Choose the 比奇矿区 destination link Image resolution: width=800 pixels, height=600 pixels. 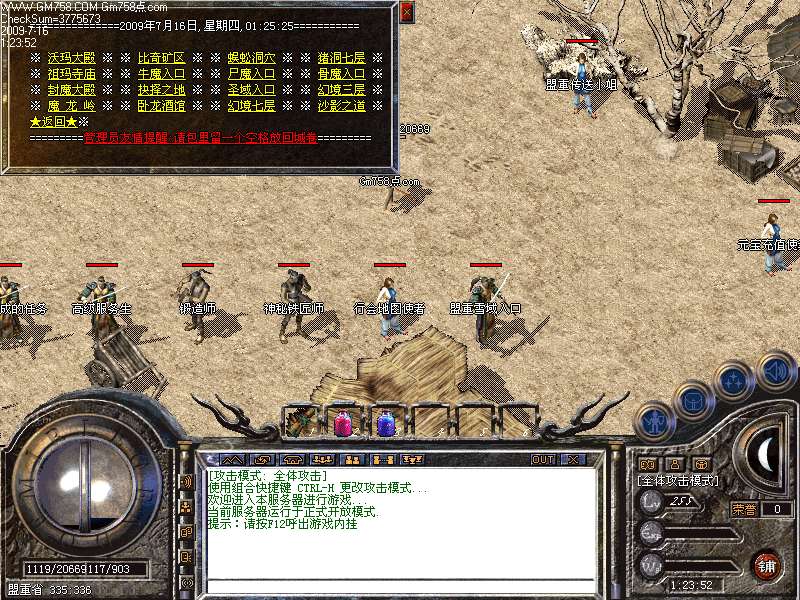161,58
